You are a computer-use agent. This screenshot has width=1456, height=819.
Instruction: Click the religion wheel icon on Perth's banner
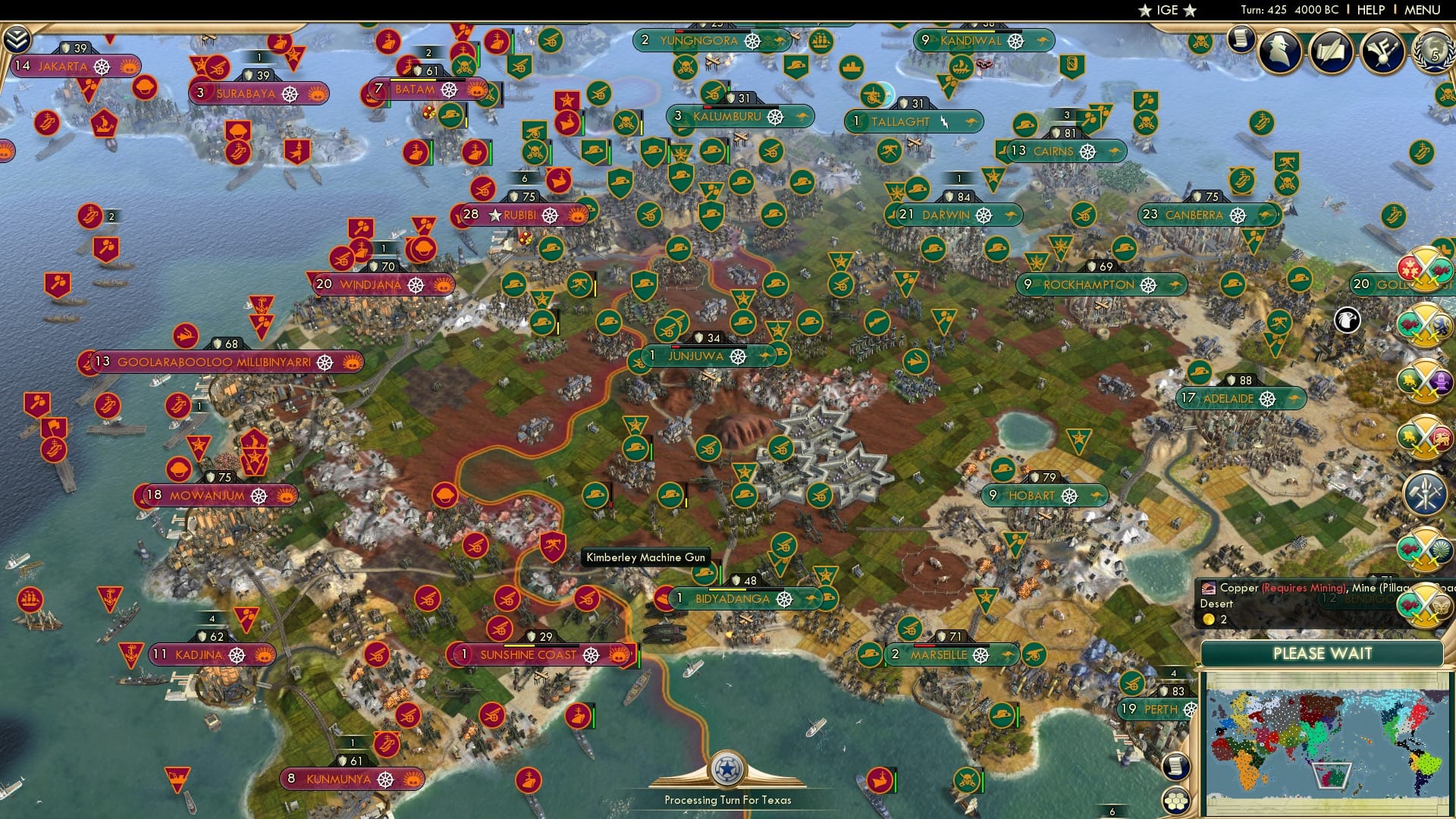pos(1191,711)
